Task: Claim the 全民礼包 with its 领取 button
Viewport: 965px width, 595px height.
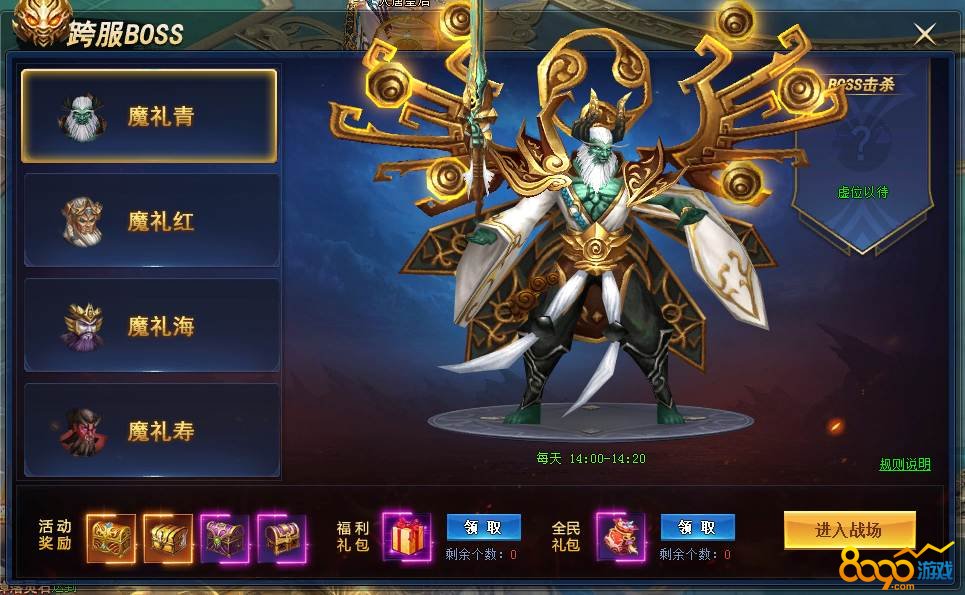Action: [697, 527]
